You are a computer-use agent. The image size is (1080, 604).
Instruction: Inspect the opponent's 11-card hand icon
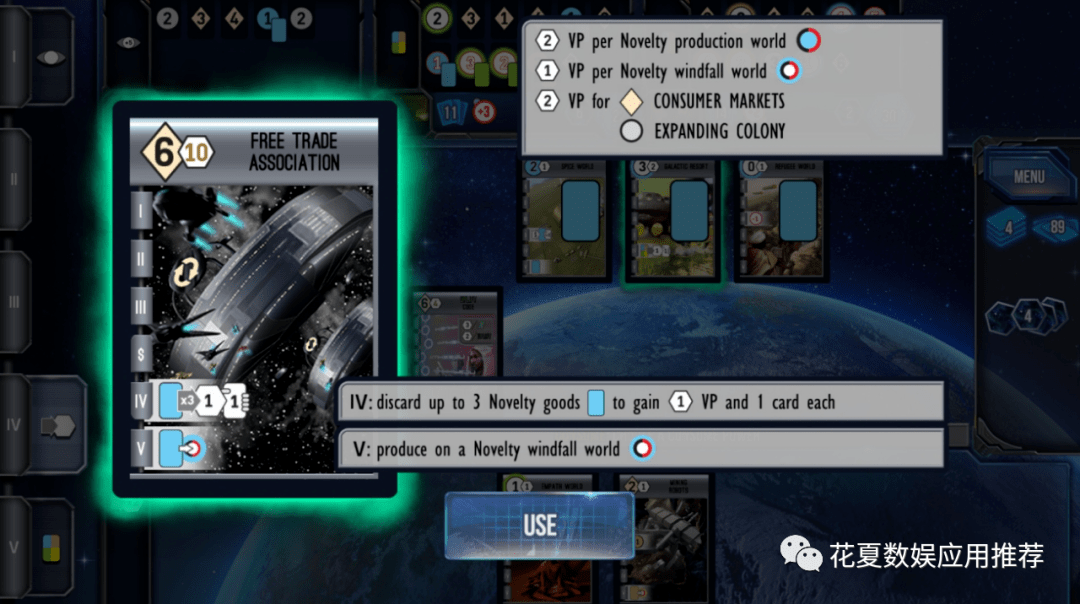point(451,113)
